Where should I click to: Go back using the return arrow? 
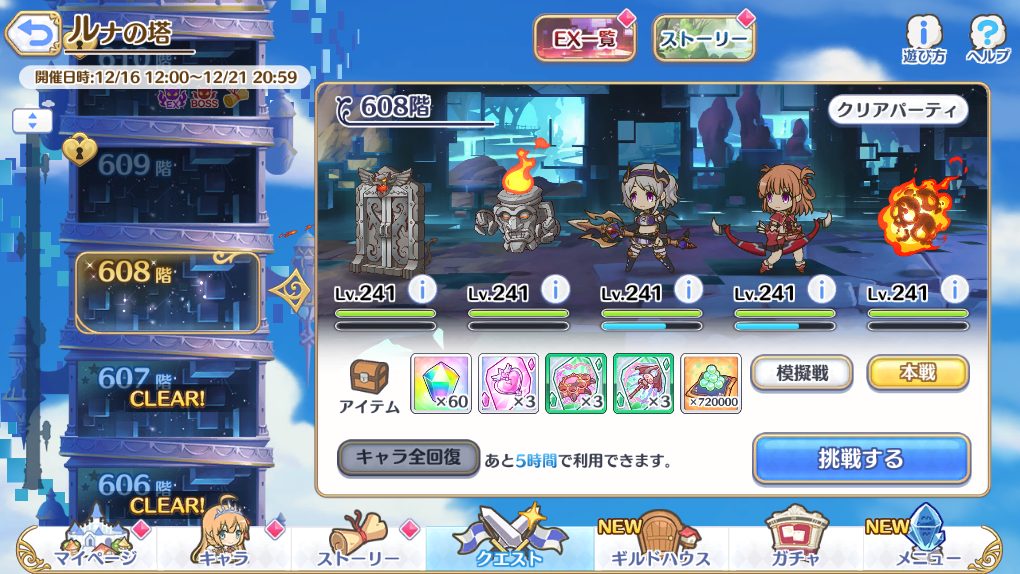click(32, 35)
